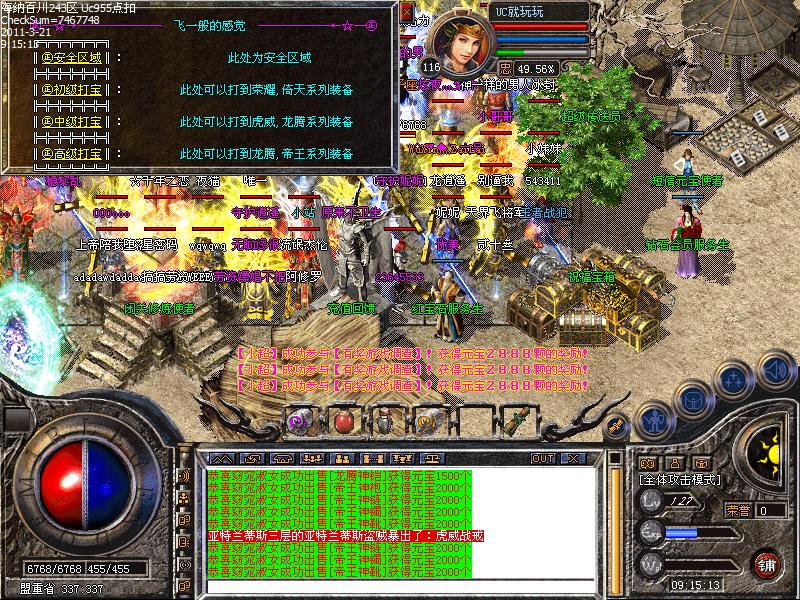Switch the 全体攻击模式 attack mode
The height and width of the screenshot is (600, 800).
click(x=681, y=480)
